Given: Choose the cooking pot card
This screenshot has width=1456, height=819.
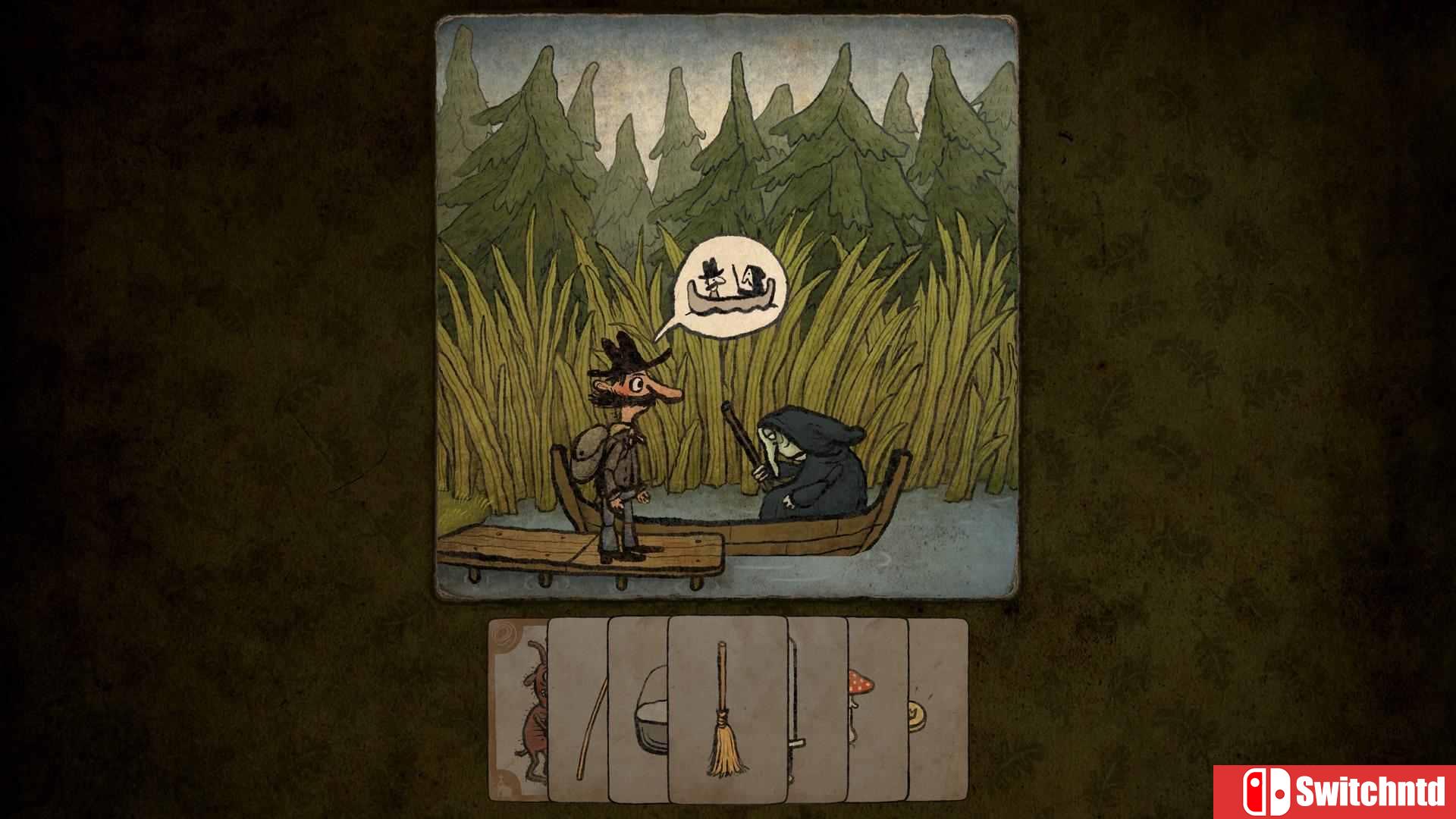Looking at the screenshot, I should click(x=638, y=709).
